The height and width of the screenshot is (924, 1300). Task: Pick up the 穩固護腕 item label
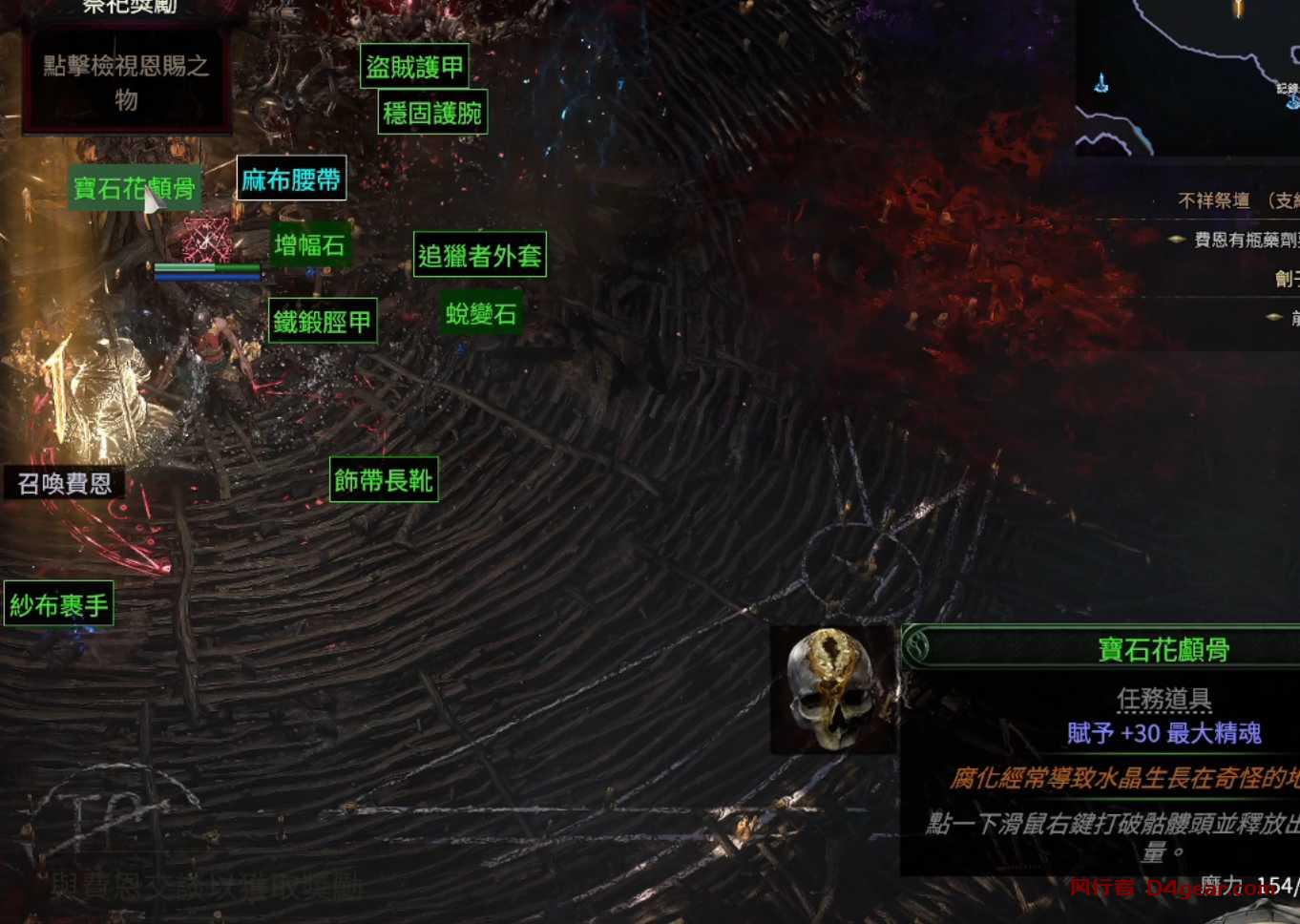pyautogui.click(x=432, y=114)
